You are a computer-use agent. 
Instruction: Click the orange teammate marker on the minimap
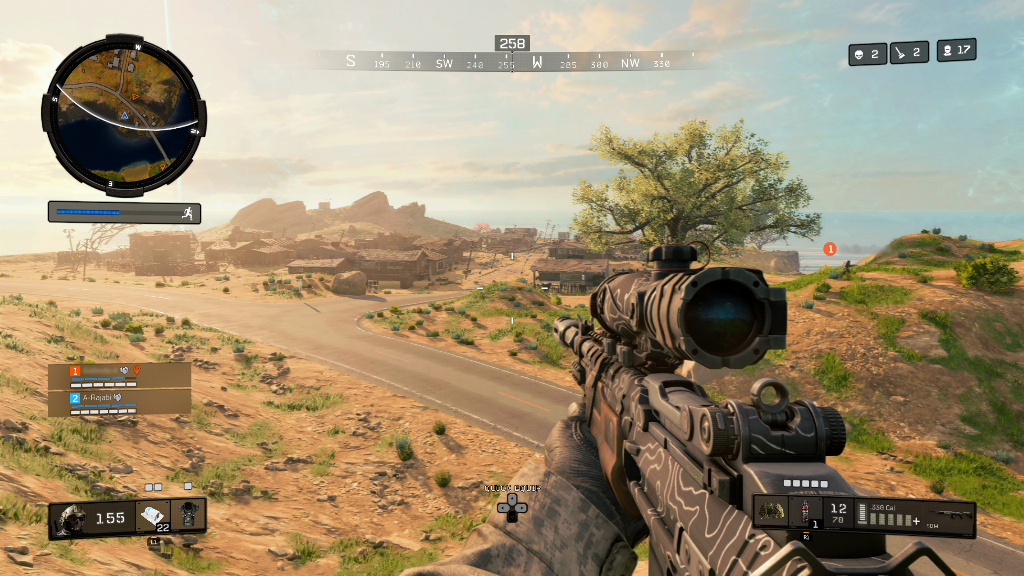coord(134,95)
